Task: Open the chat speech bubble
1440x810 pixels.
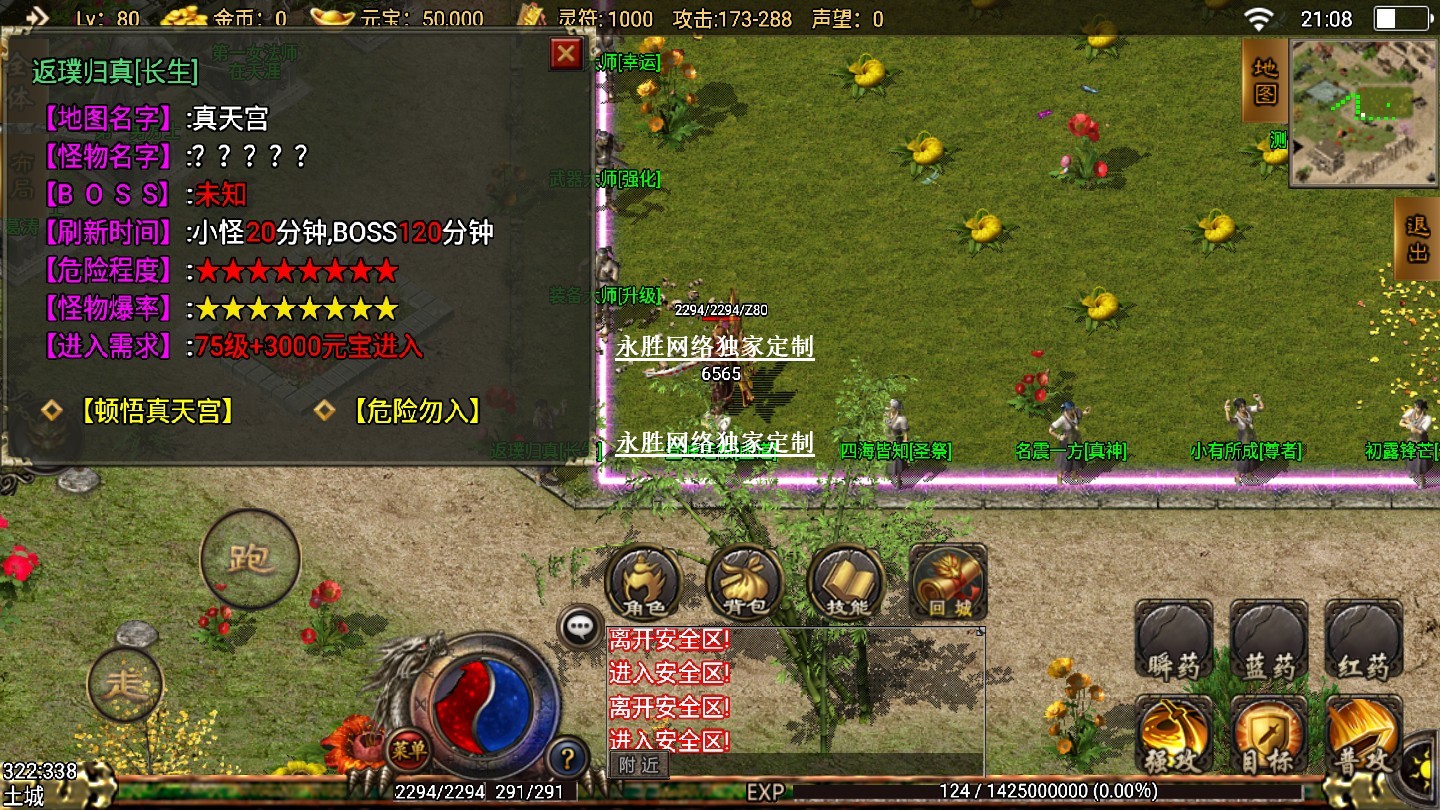Action: pyautogui.click(x=580, y=627)
